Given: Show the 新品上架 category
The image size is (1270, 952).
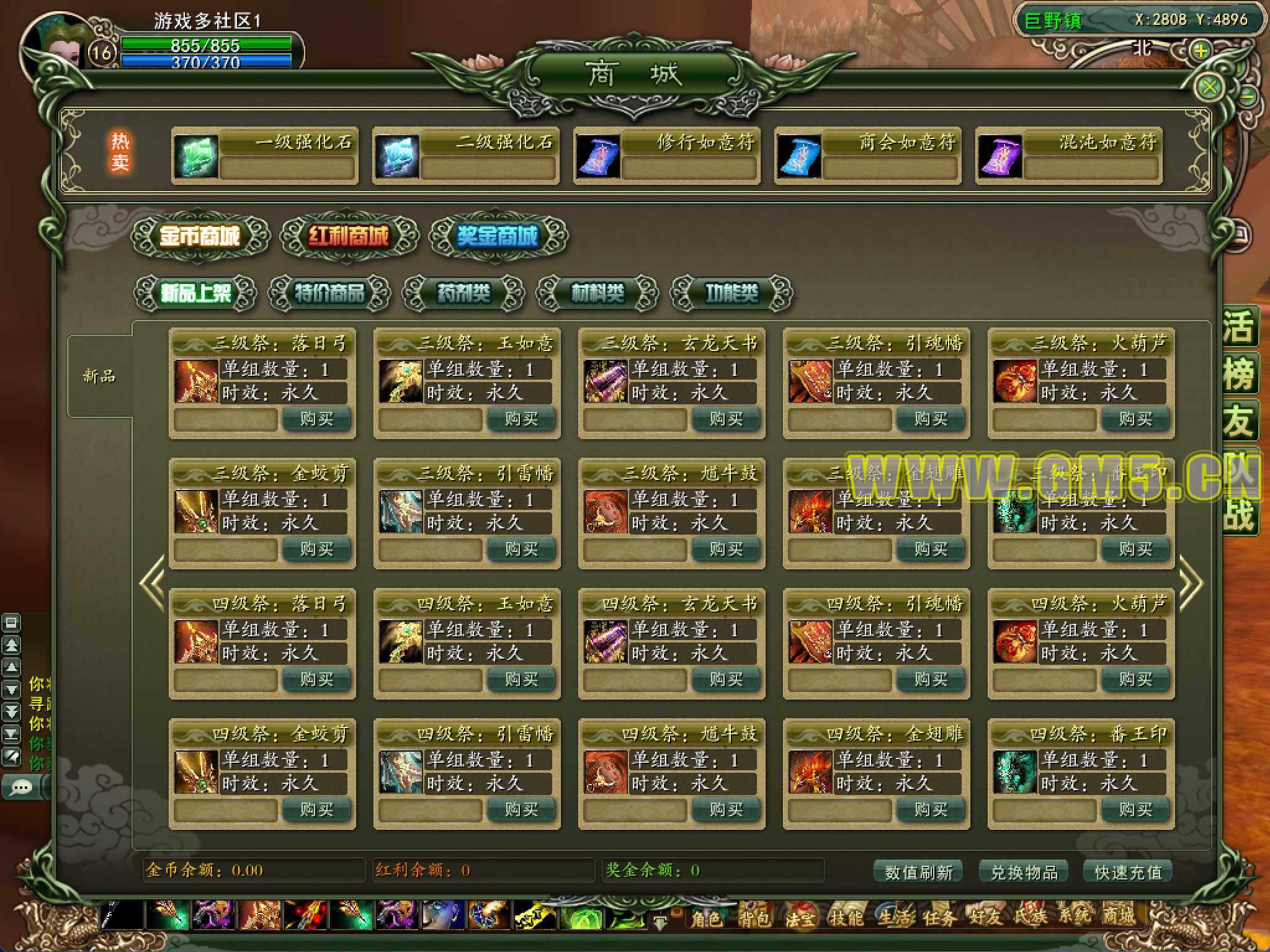Looking at the screenshot, I should (195, 293).
